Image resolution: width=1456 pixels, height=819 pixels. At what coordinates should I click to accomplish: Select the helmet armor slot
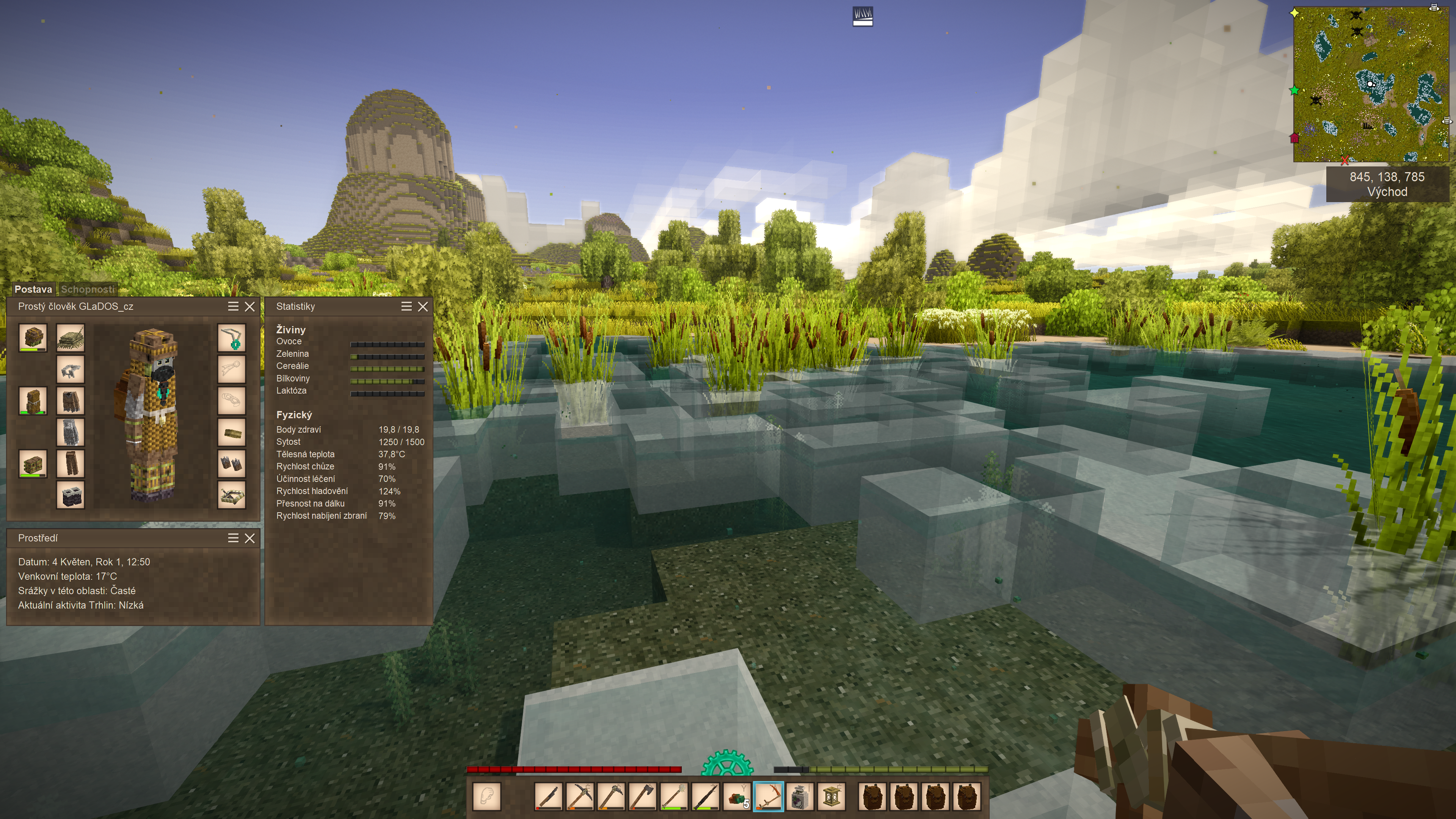coord(33,338)
